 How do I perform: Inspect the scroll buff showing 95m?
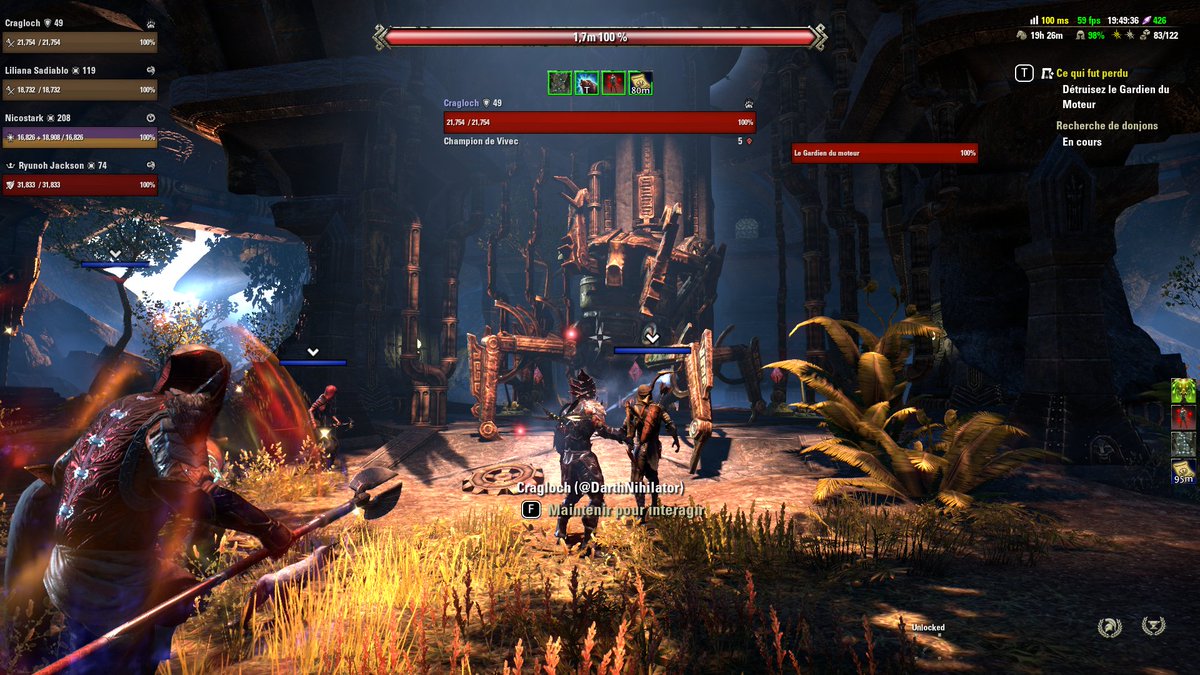click(1184, 470)
